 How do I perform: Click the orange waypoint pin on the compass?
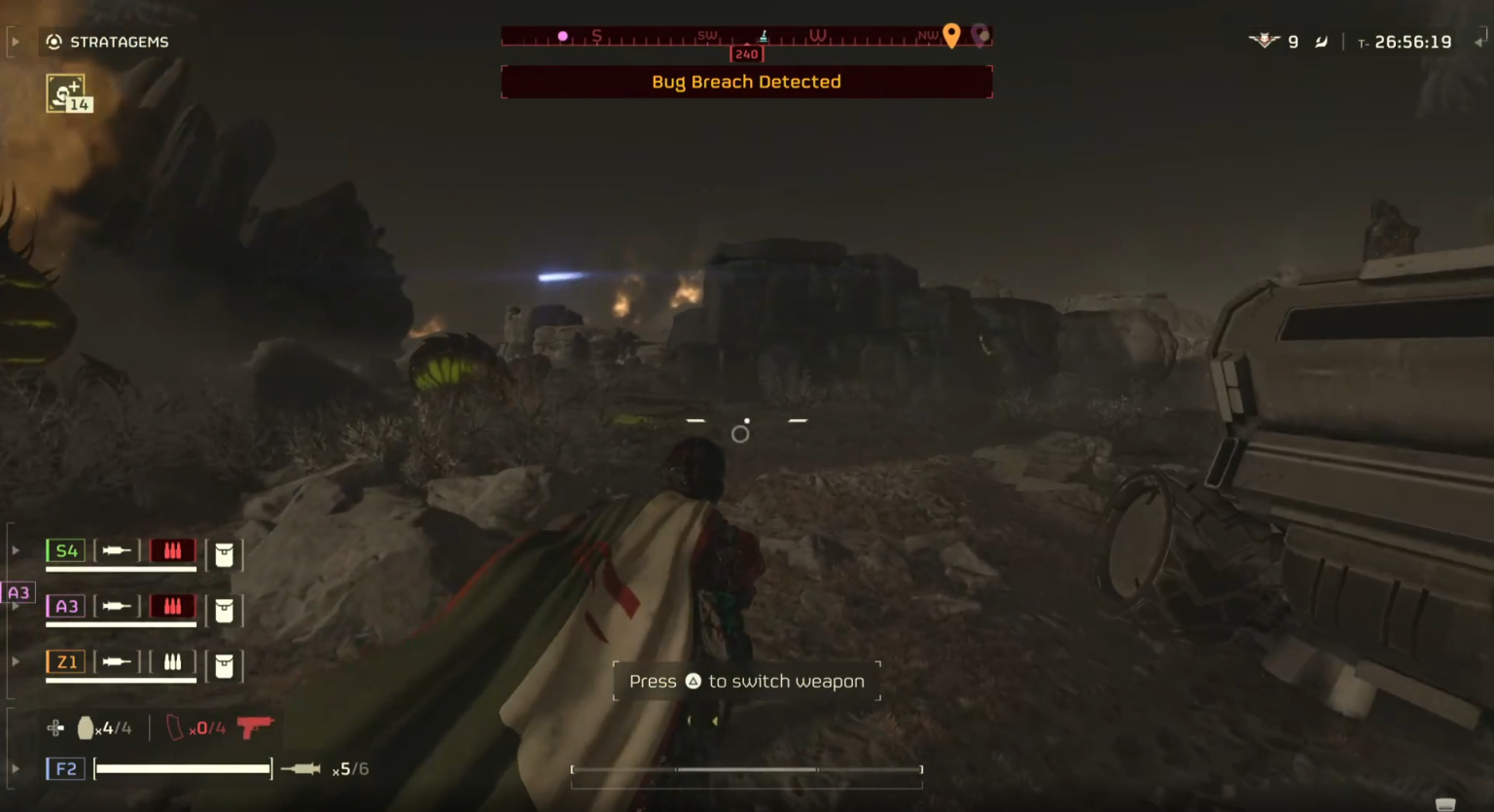coord(951,35)
